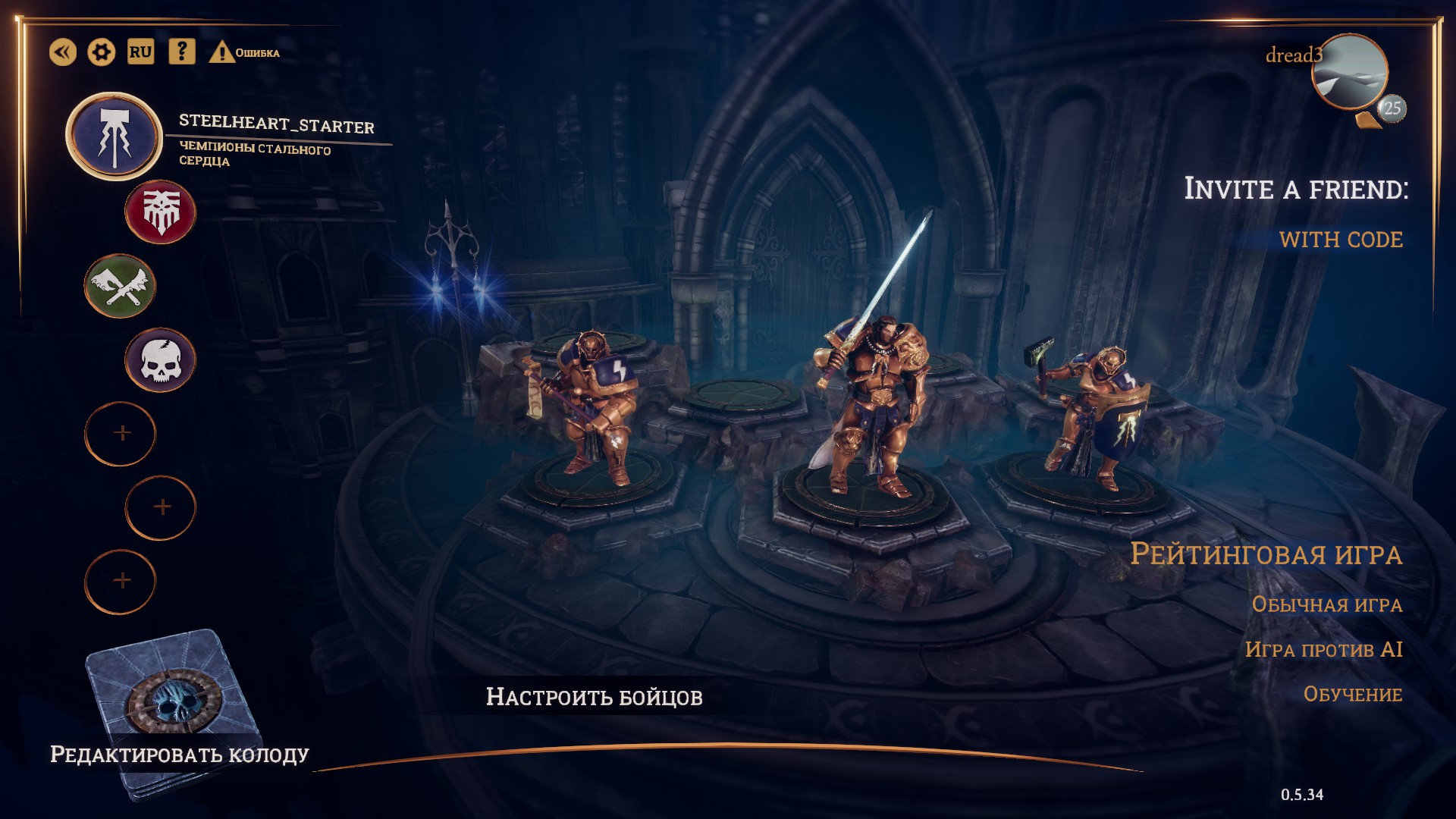Change language with the RU button
Screen dimensions: 1456x819
click(140, 52)
